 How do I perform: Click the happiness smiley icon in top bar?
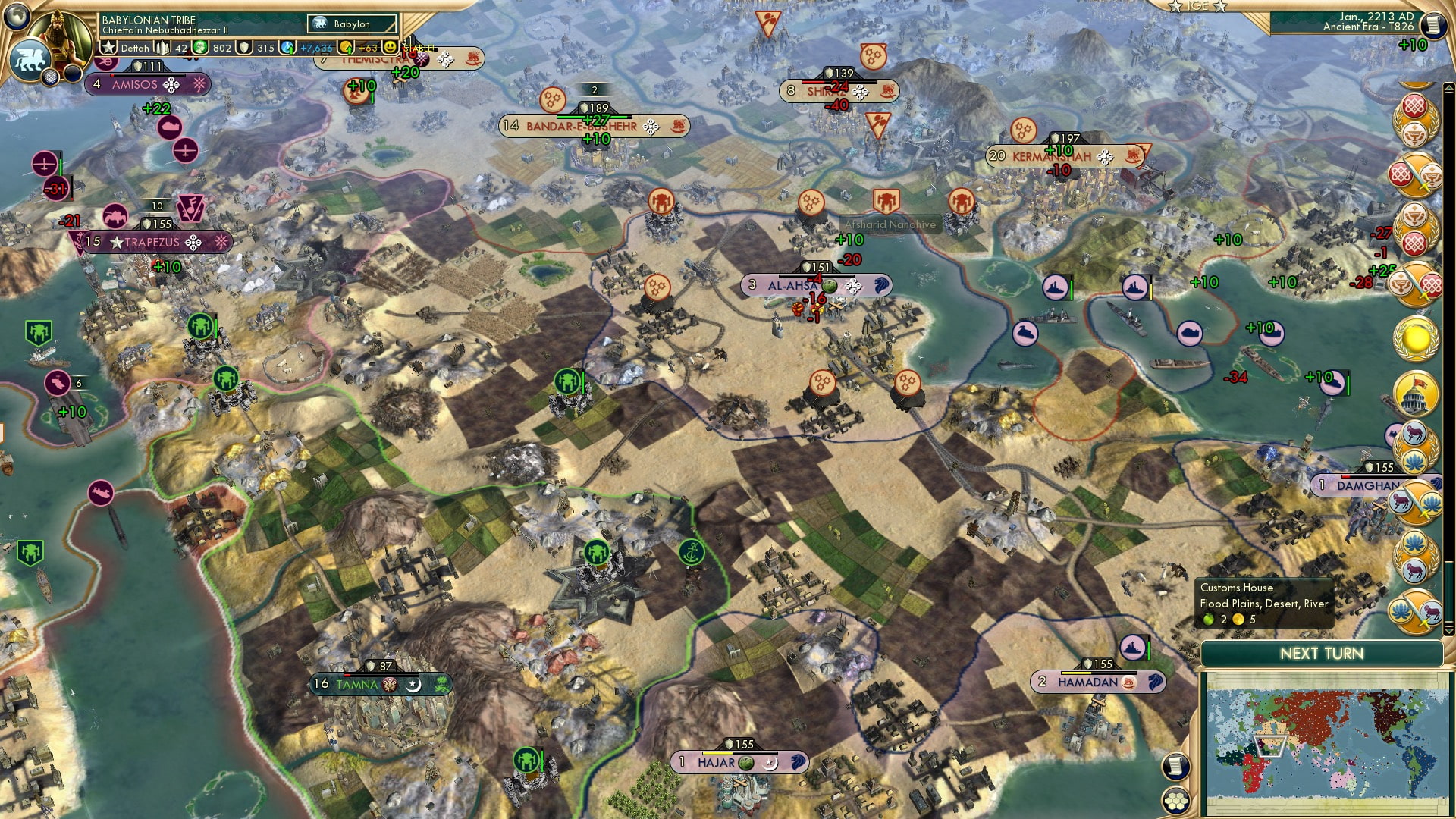(x=391, y=49)
